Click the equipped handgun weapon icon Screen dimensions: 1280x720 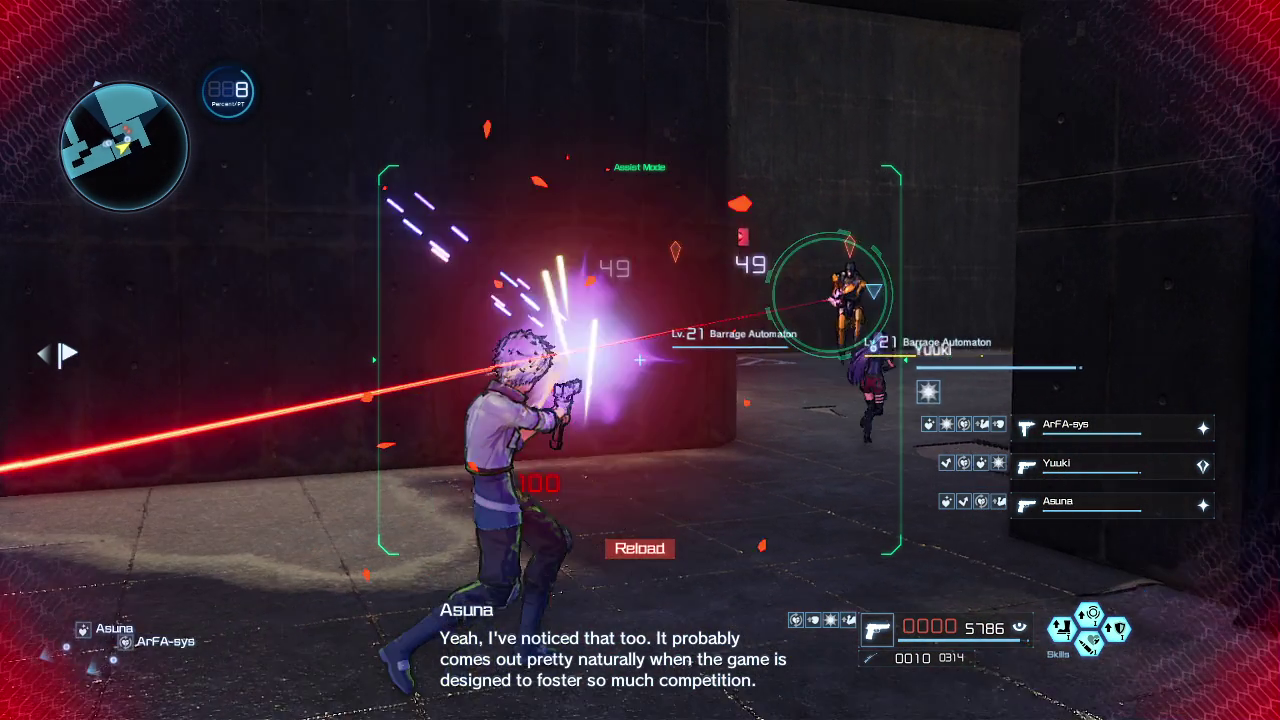pos(877,630)
